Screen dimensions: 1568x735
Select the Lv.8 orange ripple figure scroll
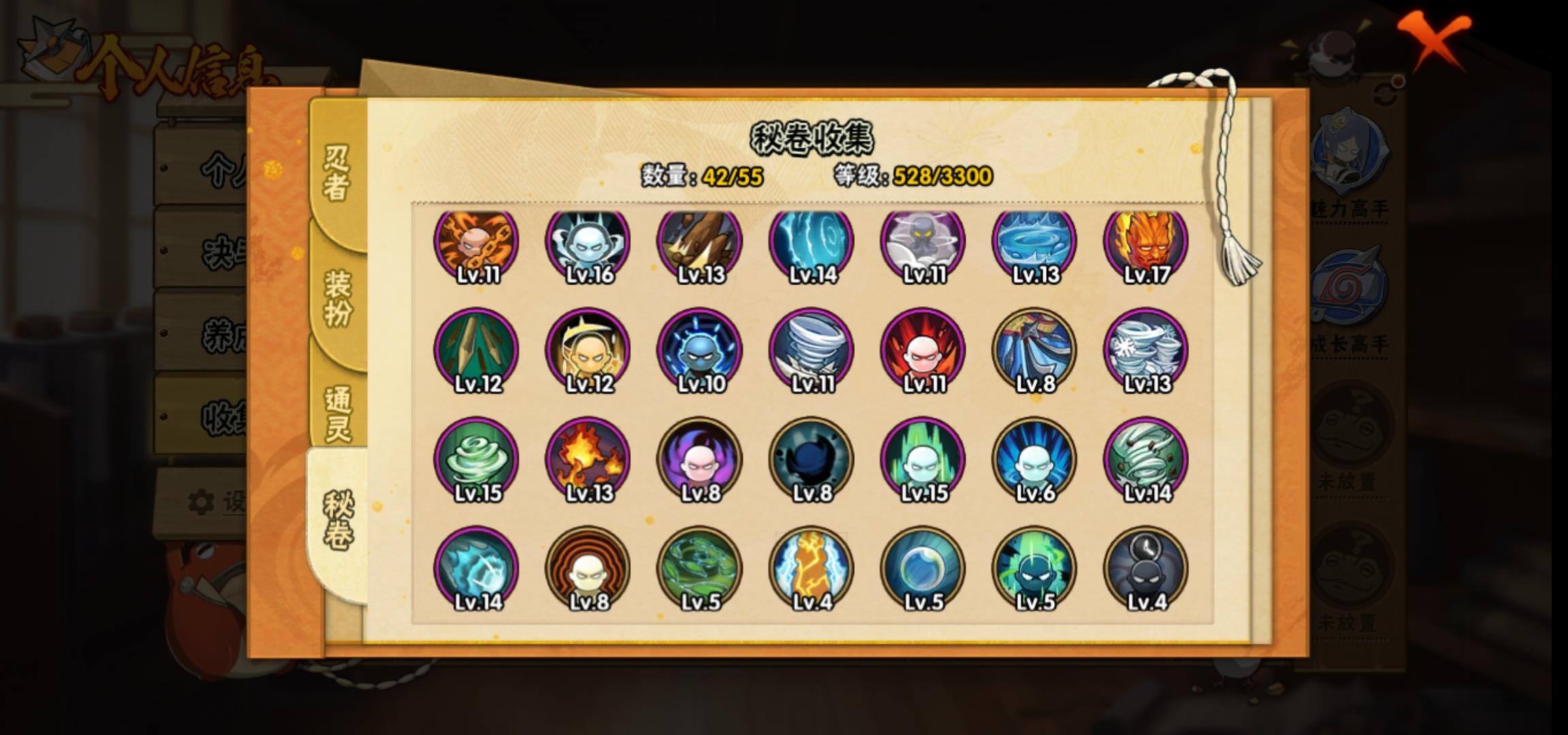tap(588, 568)
